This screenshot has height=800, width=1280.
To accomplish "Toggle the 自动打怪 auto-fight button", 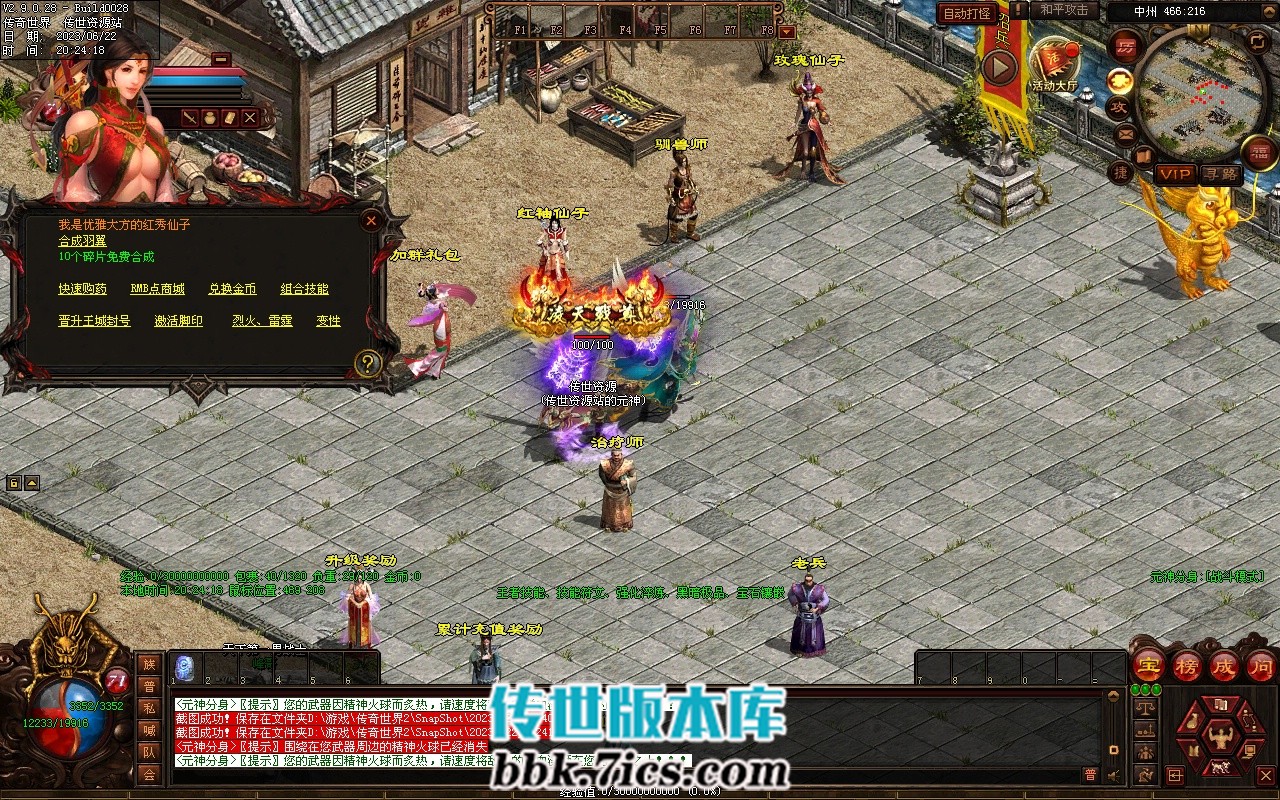I will coord(967,13).
